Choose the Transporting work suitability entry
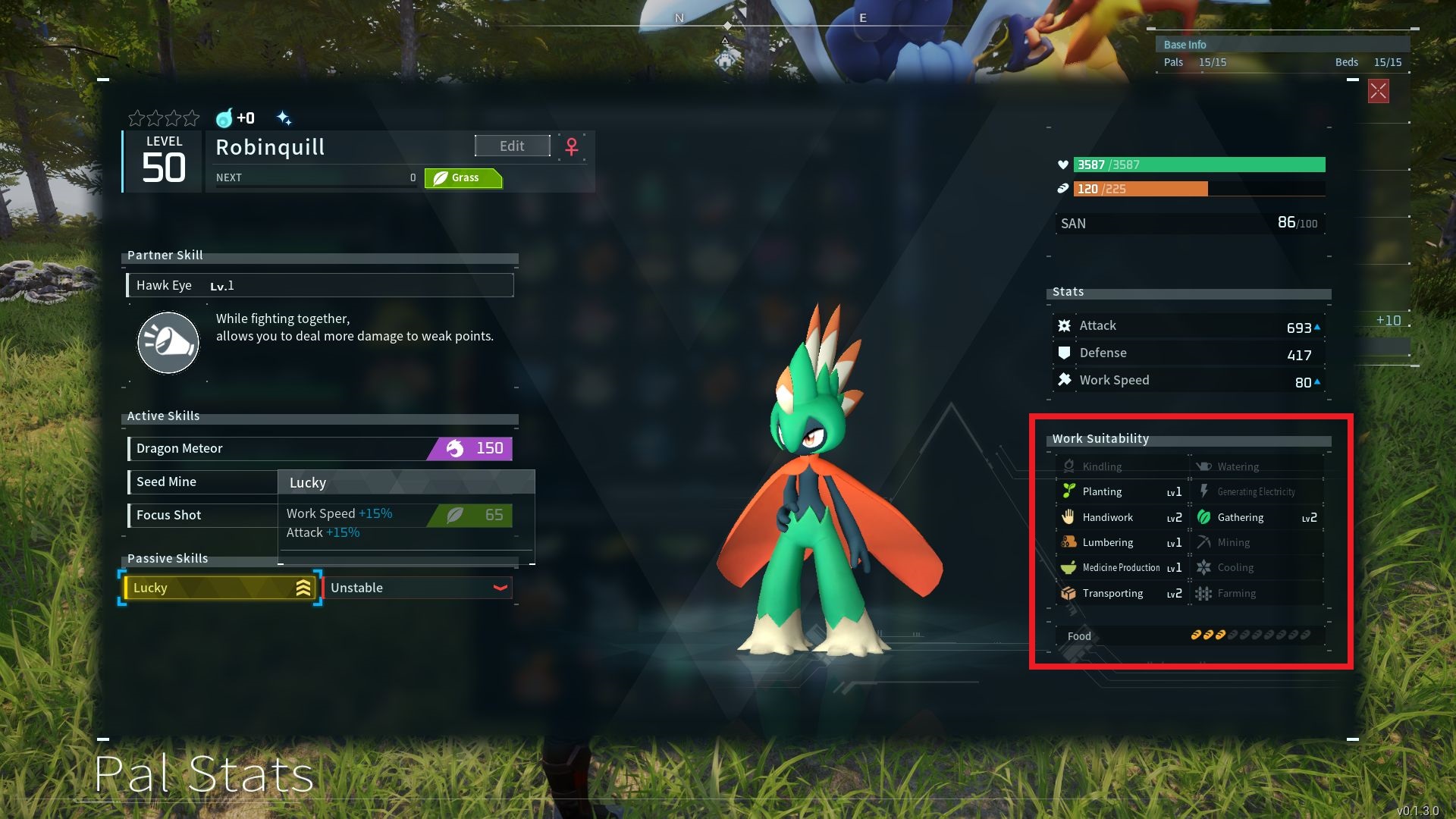Viewport: 1456px width, 819px height. pos(1122,593)
